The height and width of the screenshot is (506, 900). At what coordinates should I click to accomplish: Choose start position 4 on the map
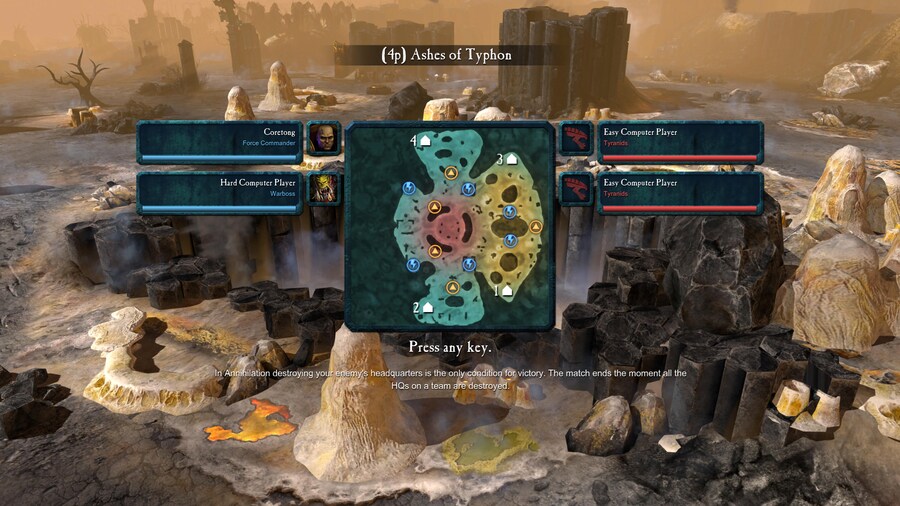(x=424, y=141)
